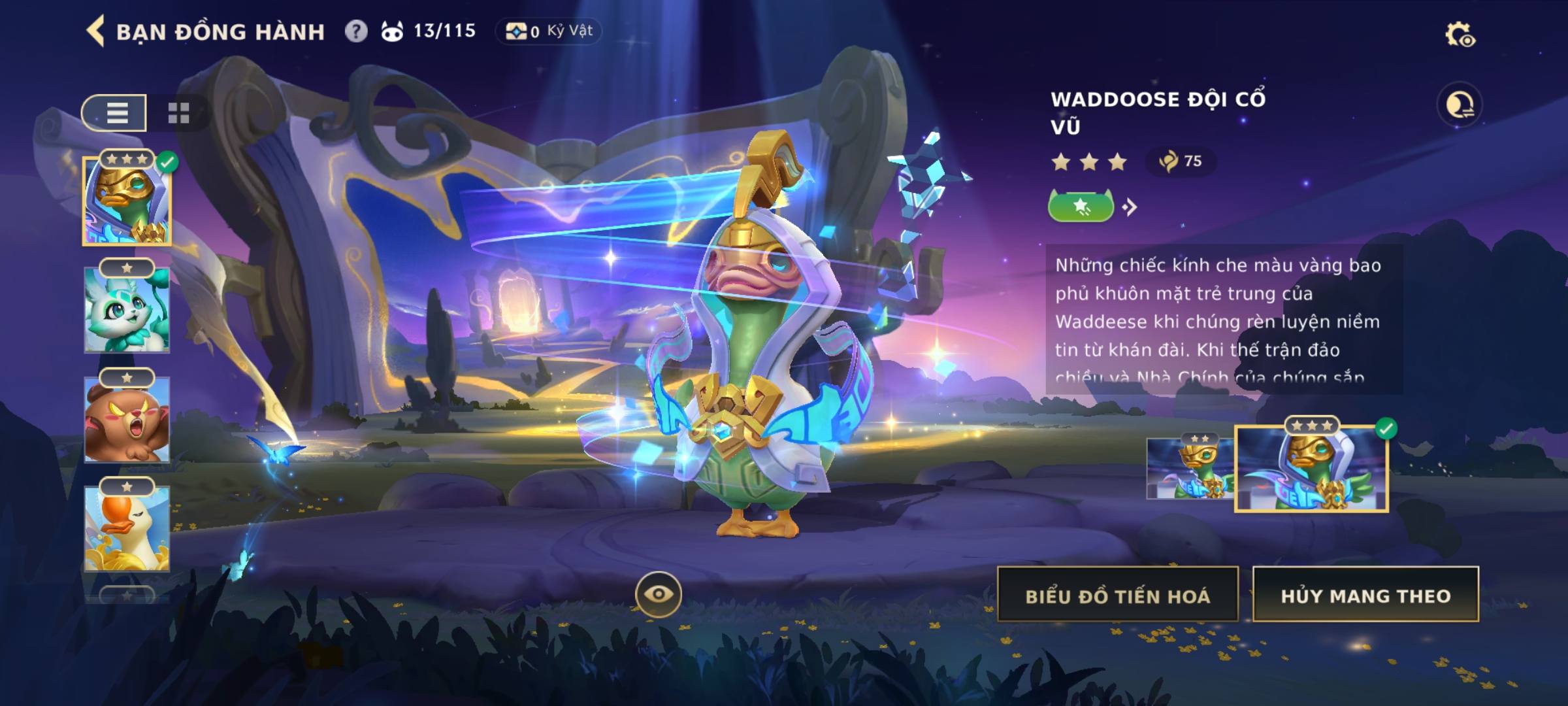The image size is (1568, 706).
Task: Select the three-star Waddoose variant thumbnail
Action: pos(1311,469)
